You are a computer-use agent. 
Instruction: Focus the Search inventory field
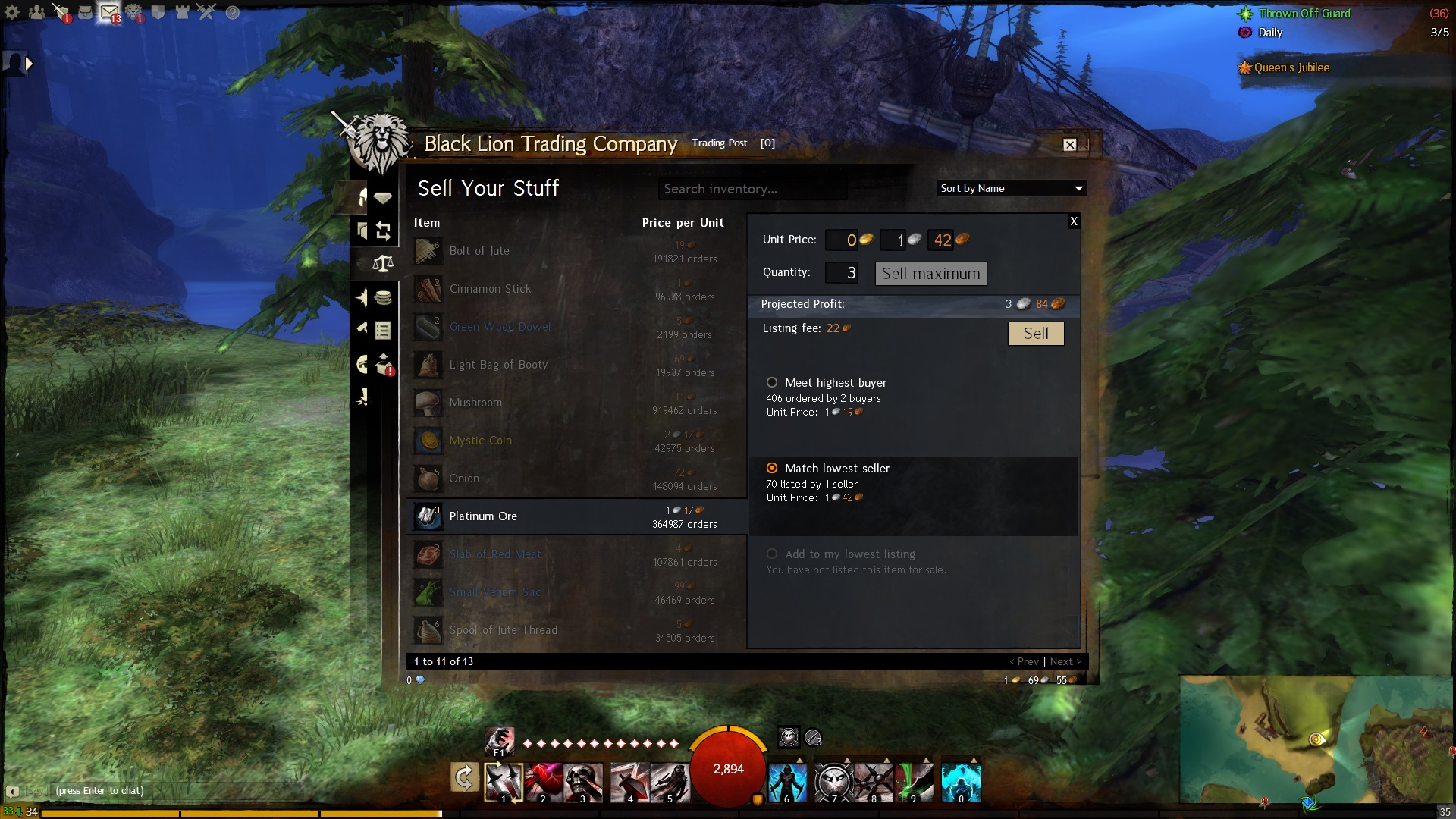pyautogui.click(x=751, y=189)
